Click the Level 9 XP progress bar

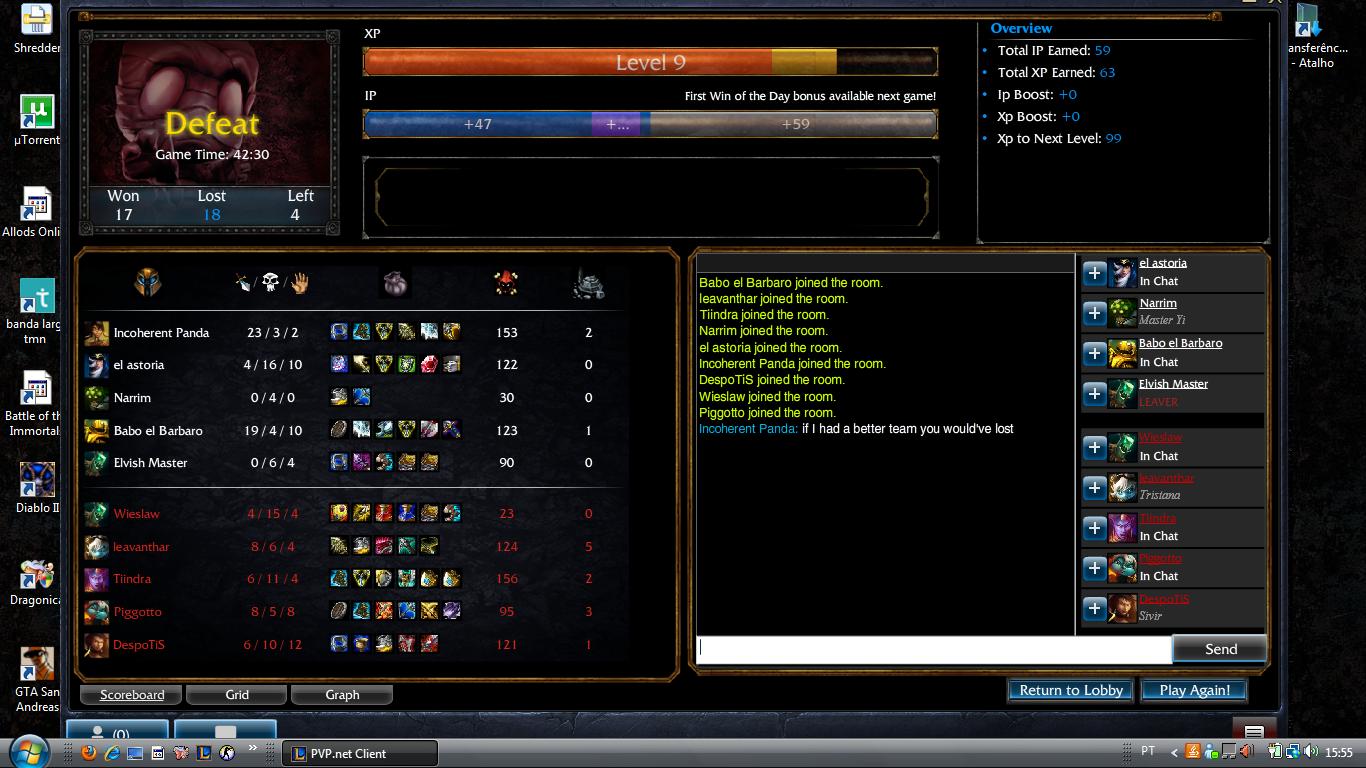(x=651, y=62)
